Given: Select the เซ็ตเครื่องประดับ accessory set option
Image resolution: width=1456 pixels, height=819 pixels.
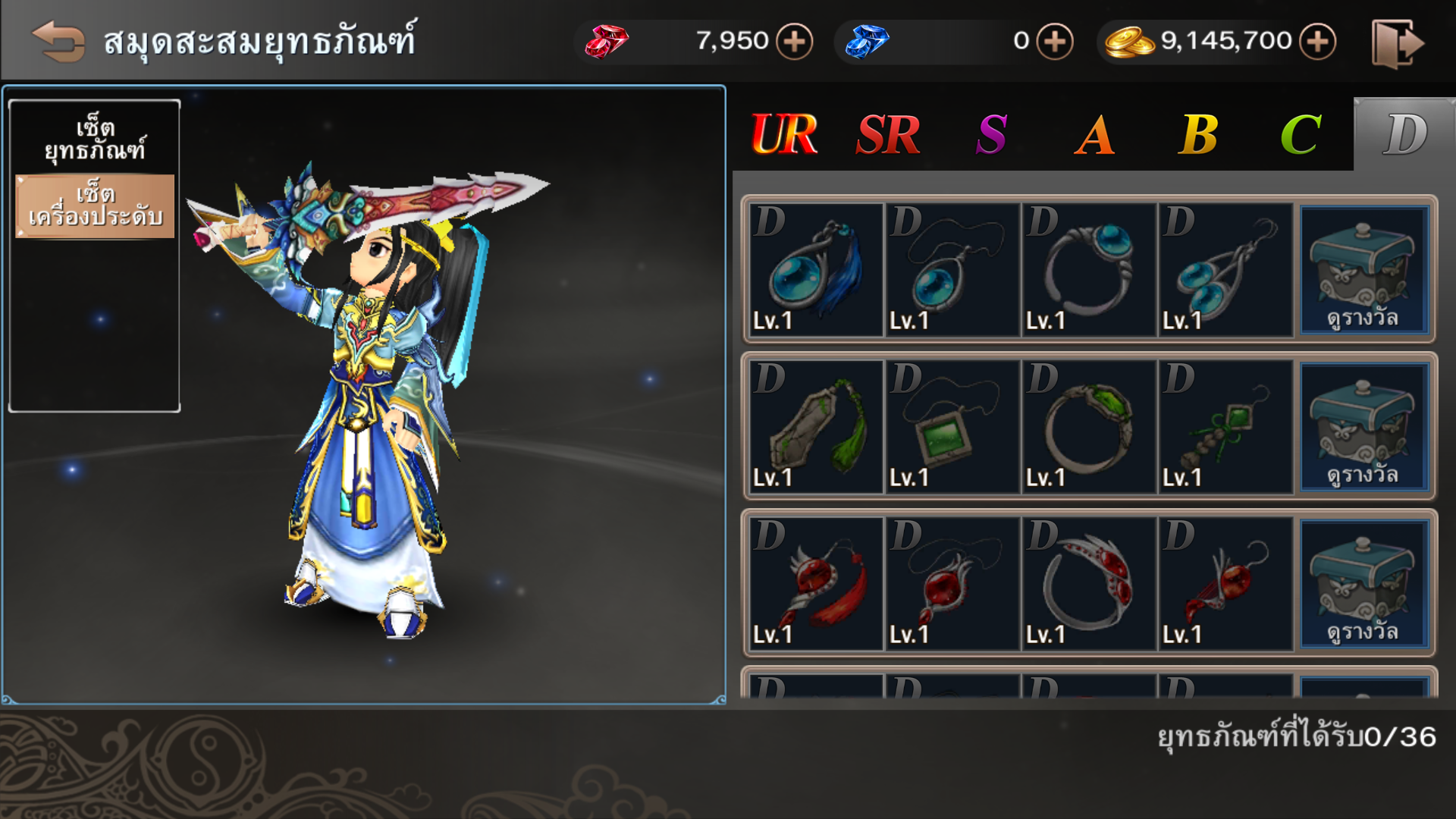Looking at the screenshot, I should (x=95, y=206).
